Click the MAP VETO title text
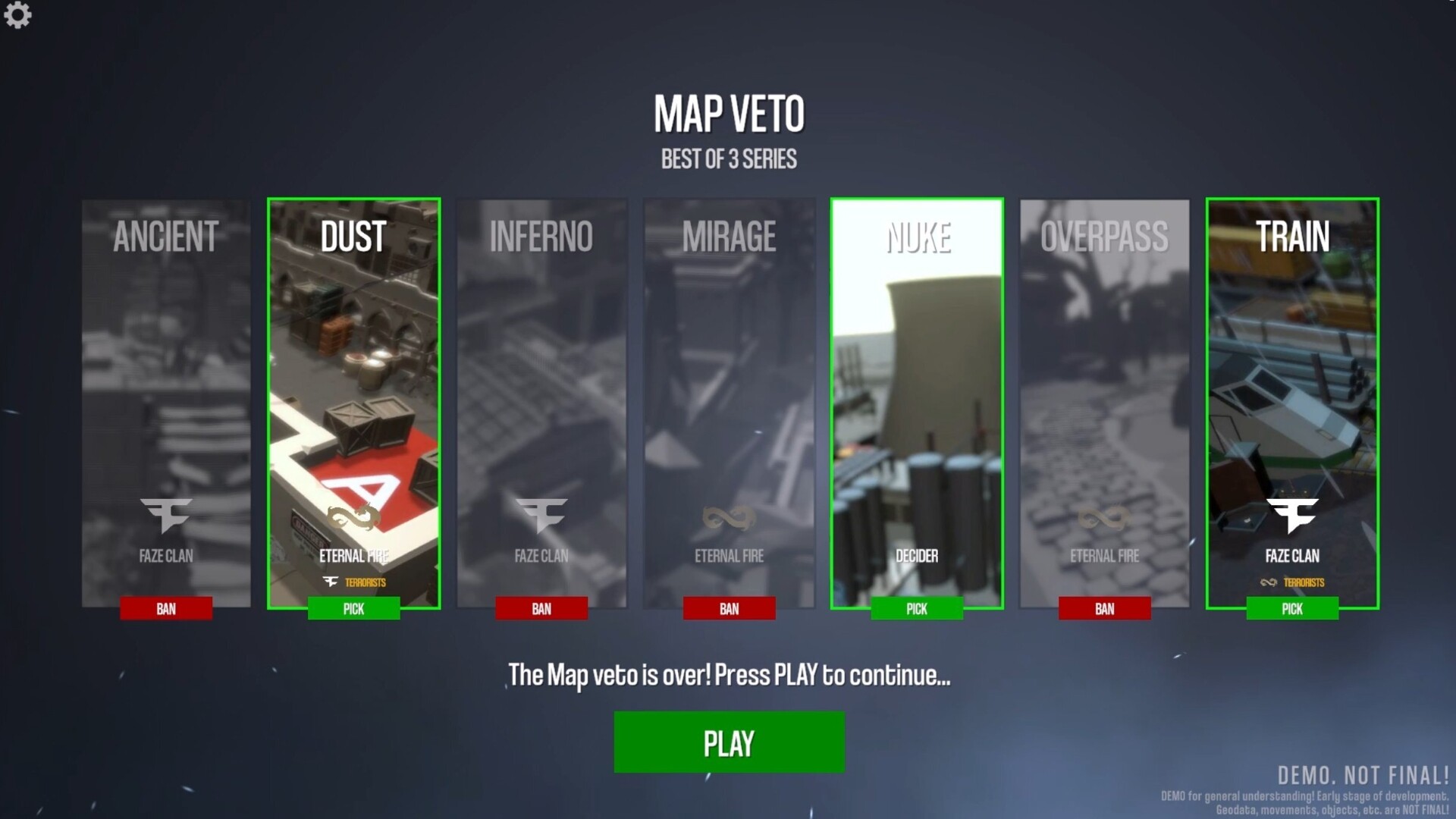Viewport: 1456px width, 819px height. pyautogui.click(x=728, y=114)
